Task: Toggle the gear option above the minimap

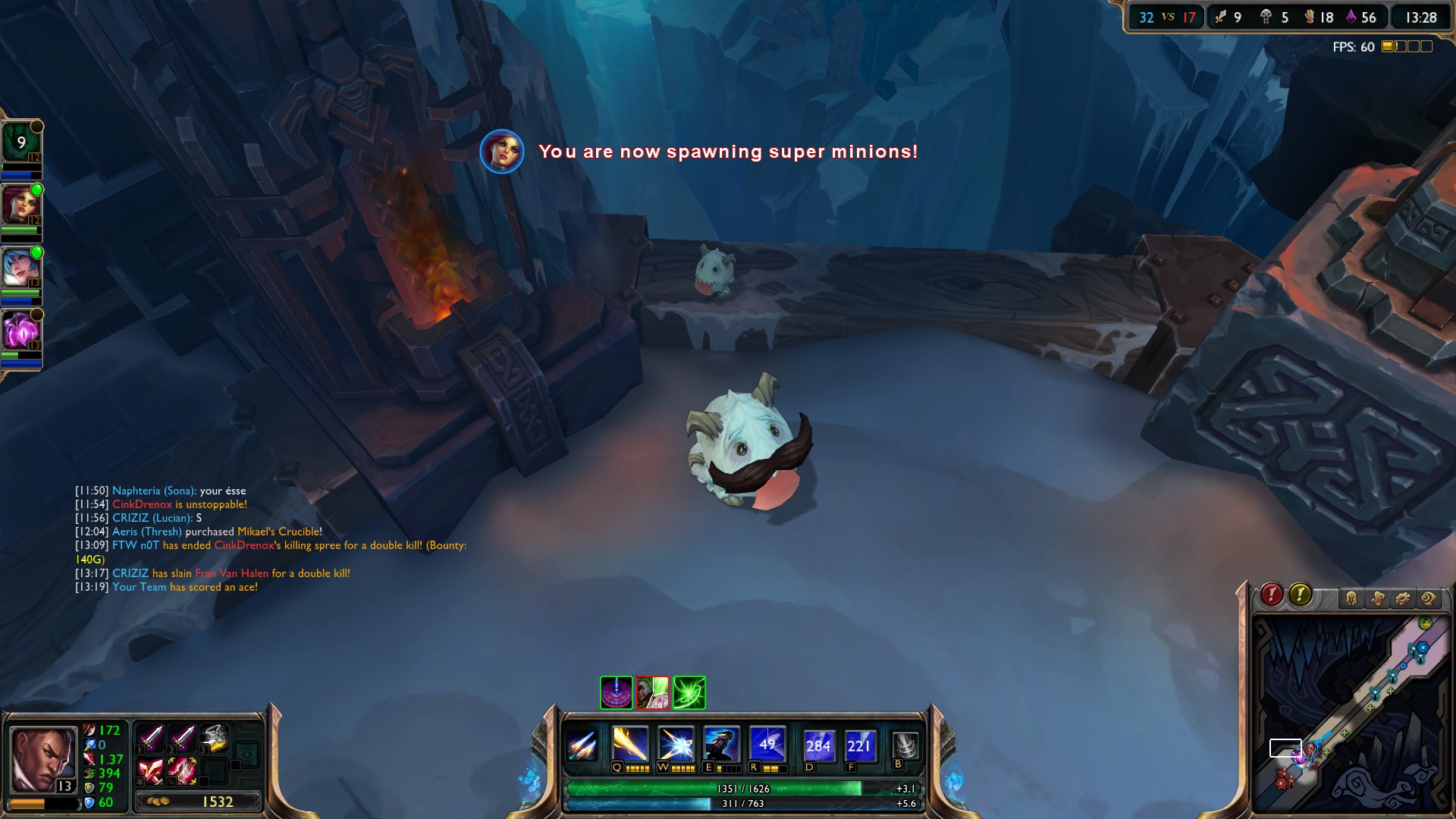Action: 1401,598
